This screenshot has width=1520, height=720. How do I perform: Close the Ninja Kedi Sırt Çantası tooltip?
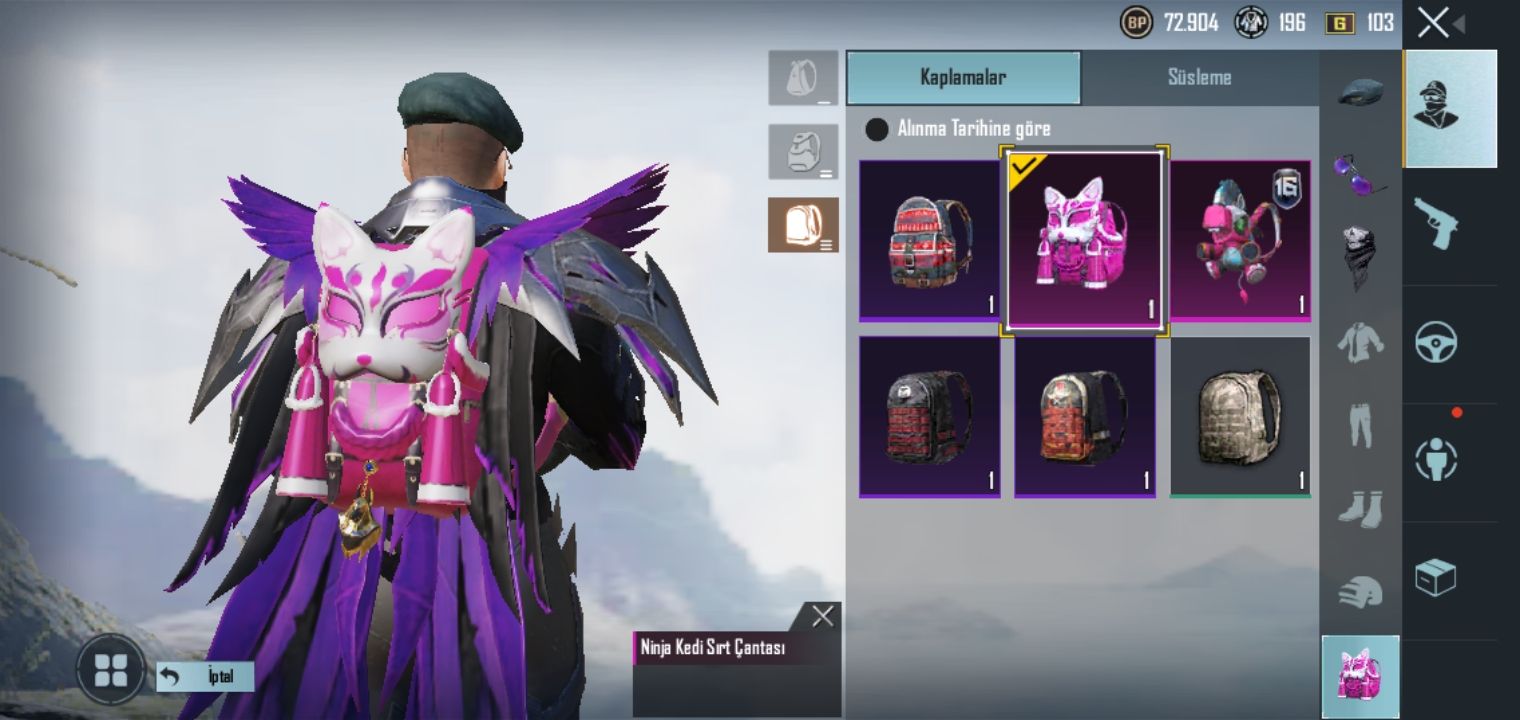(x=823, y=617)
